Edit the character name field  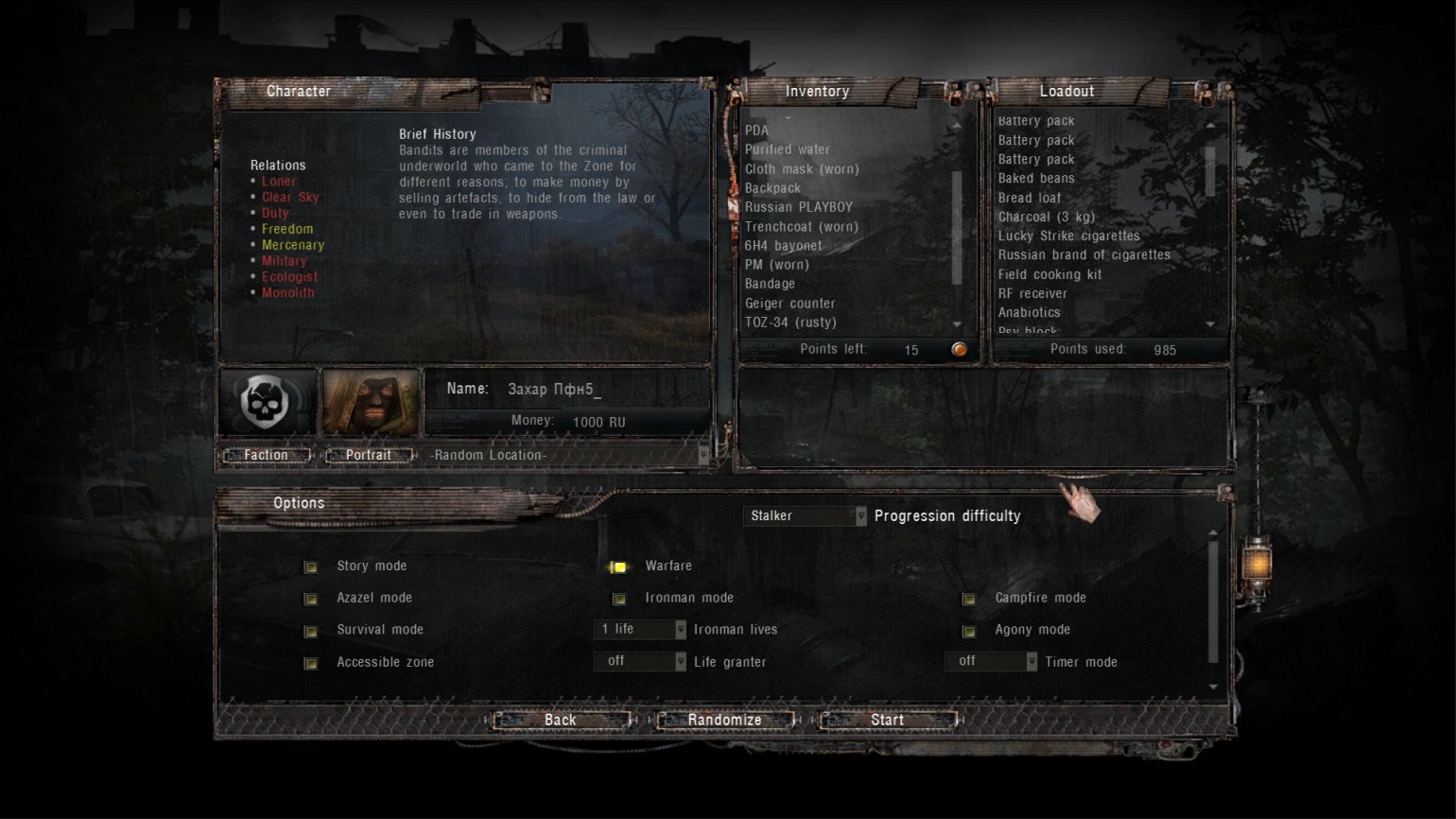pos(586,389)
